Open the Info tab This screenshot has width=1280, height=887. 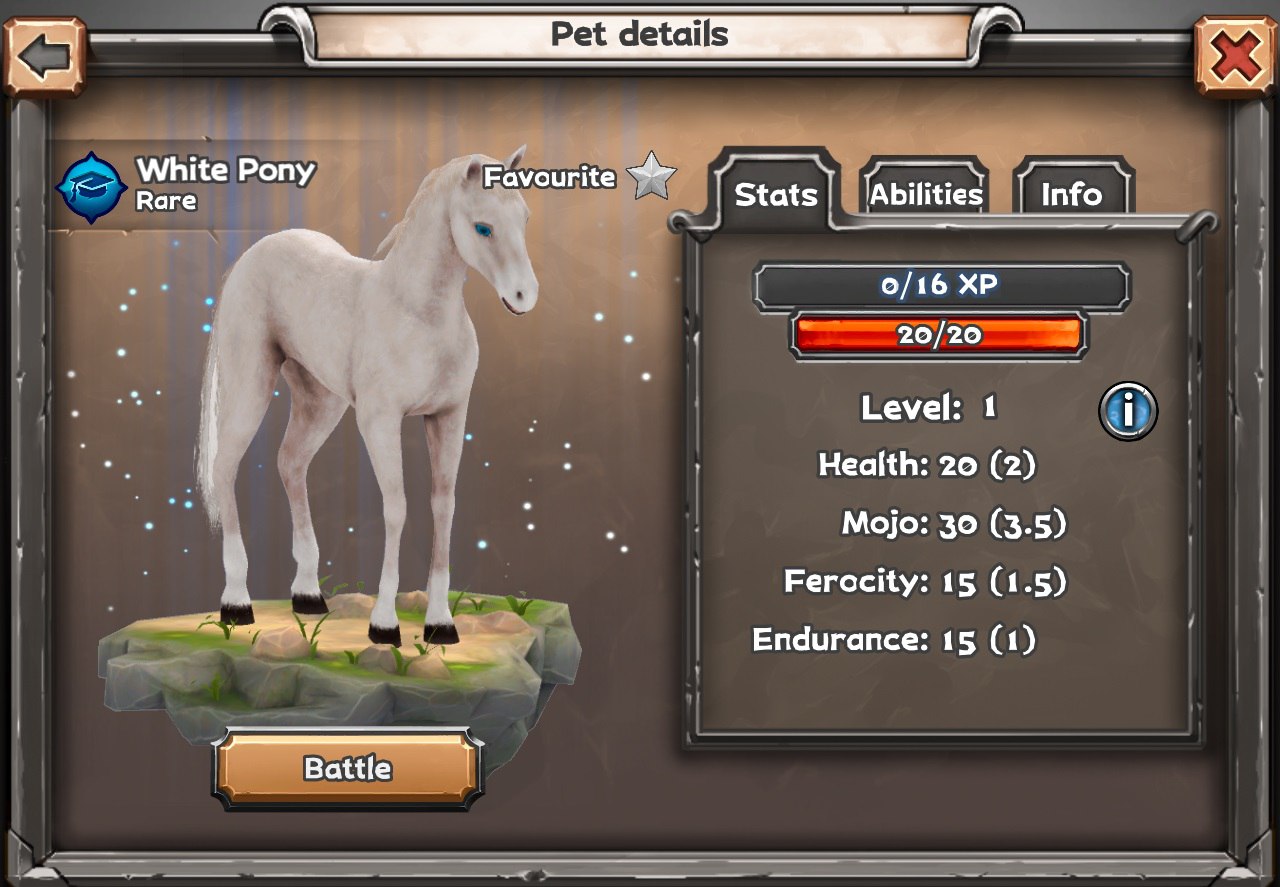coord(1071,193)
